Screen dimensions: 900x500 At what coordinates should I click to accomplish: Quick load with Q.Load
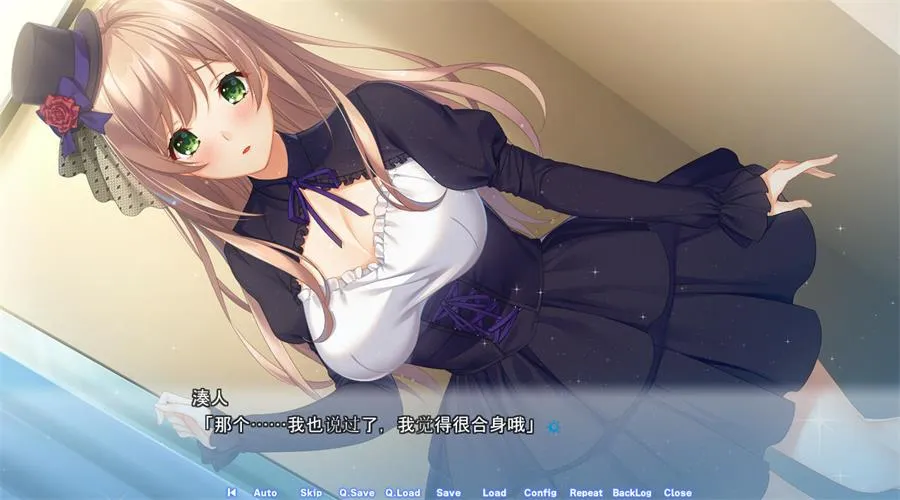click(x=402, y=492)
